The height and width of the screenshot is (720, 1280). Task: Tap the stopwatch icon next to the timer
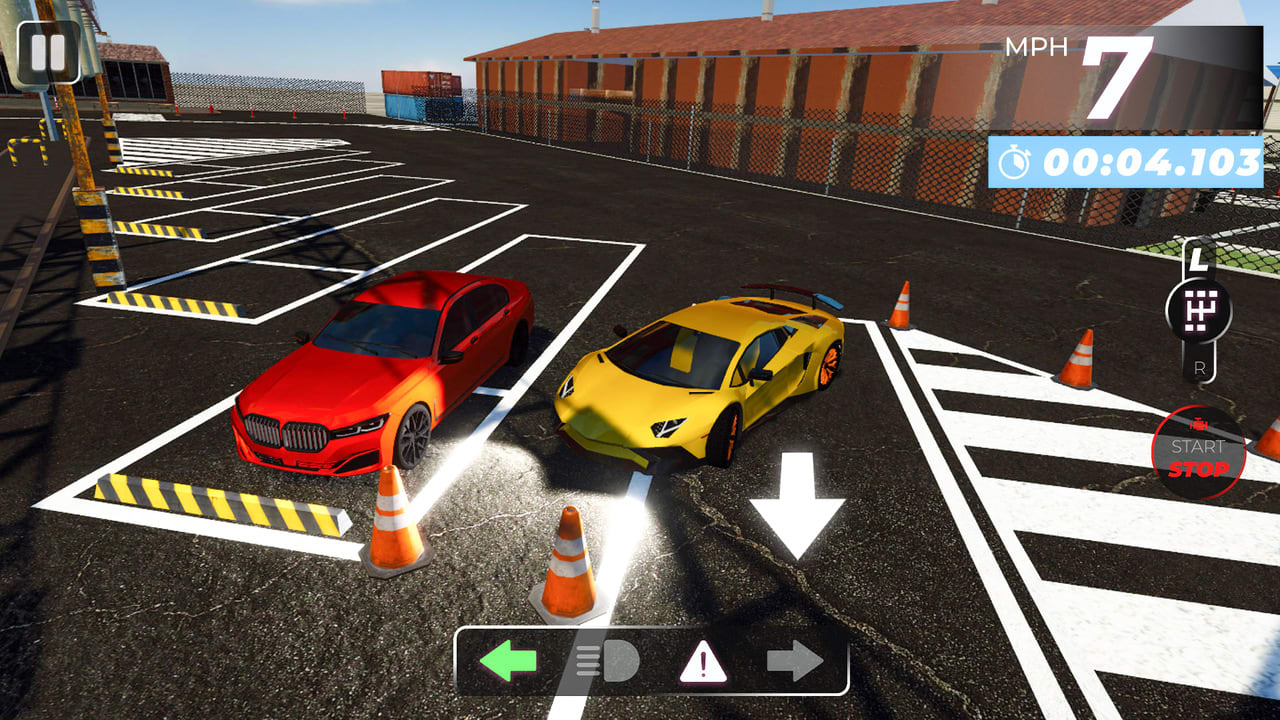tap(1014, 158)
